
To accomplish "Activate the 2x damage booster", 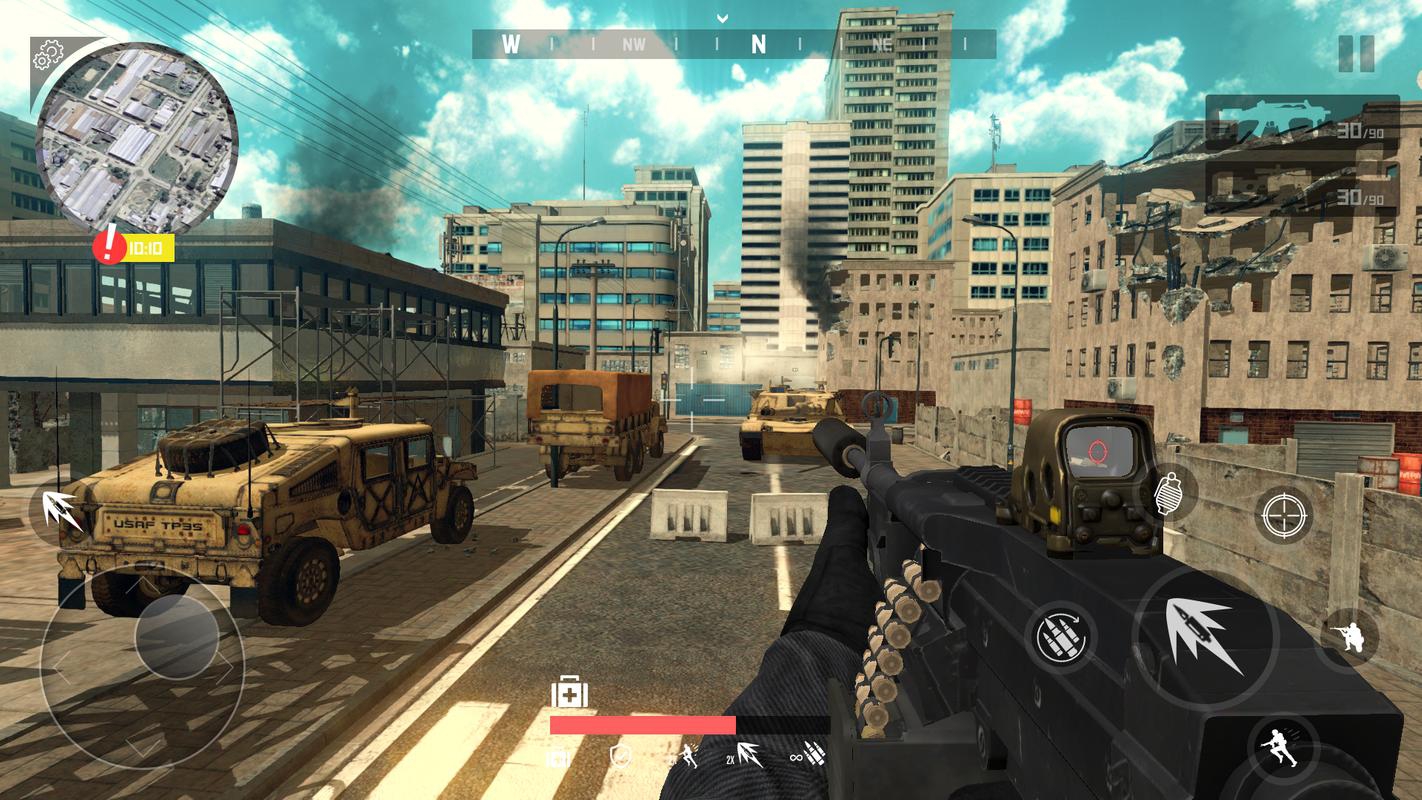I will (x=743, y=757).
